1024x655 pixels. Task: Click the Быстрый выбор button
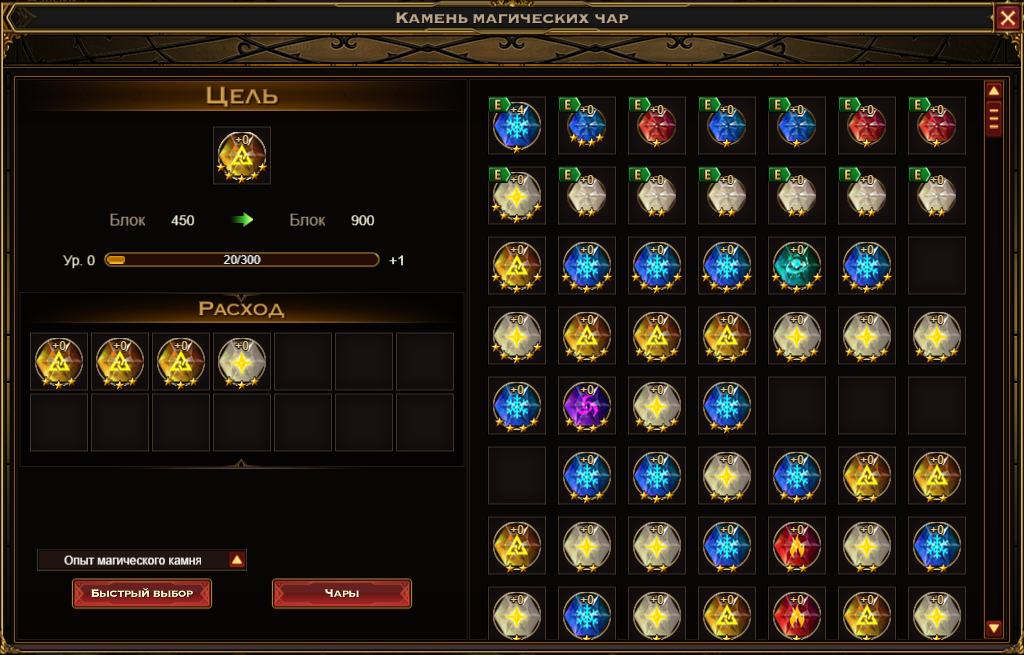[141, 593]
